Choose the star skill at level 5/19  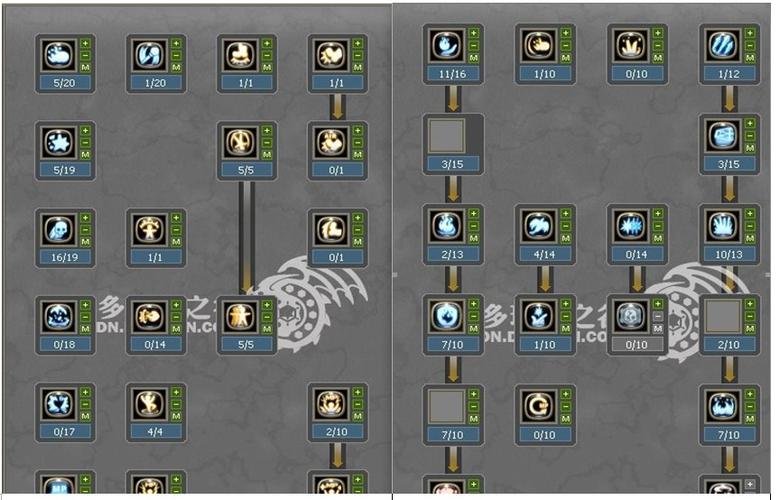point(58,142)
